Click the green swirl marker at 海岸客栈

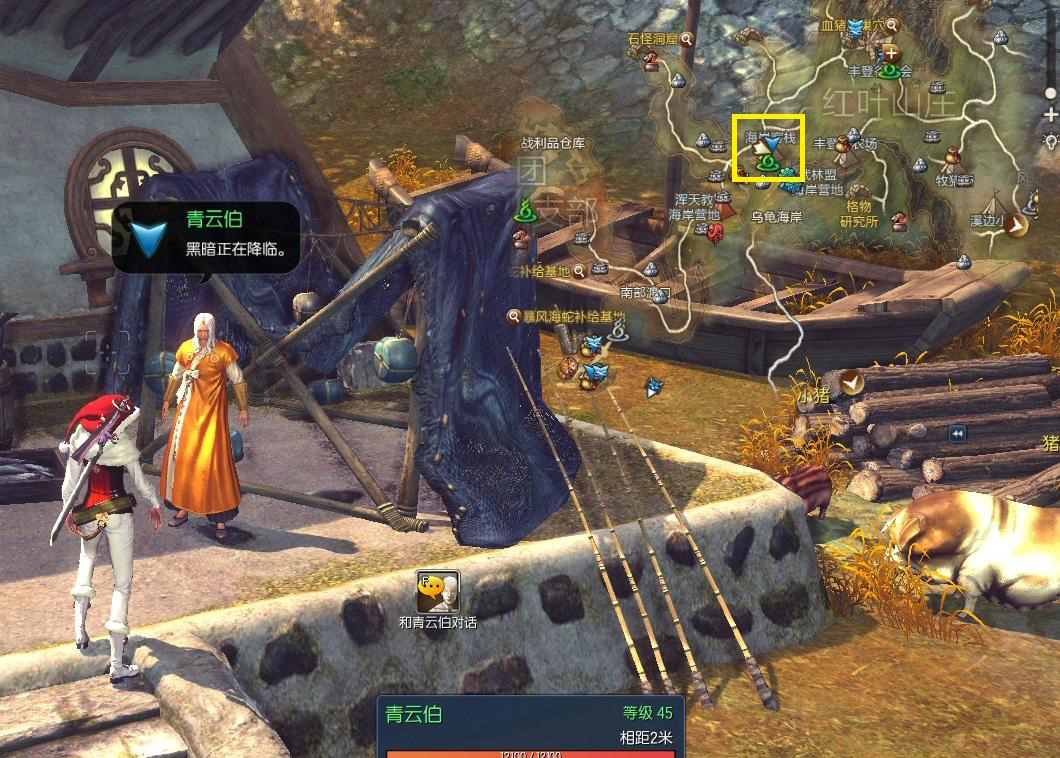pos(768,162)
